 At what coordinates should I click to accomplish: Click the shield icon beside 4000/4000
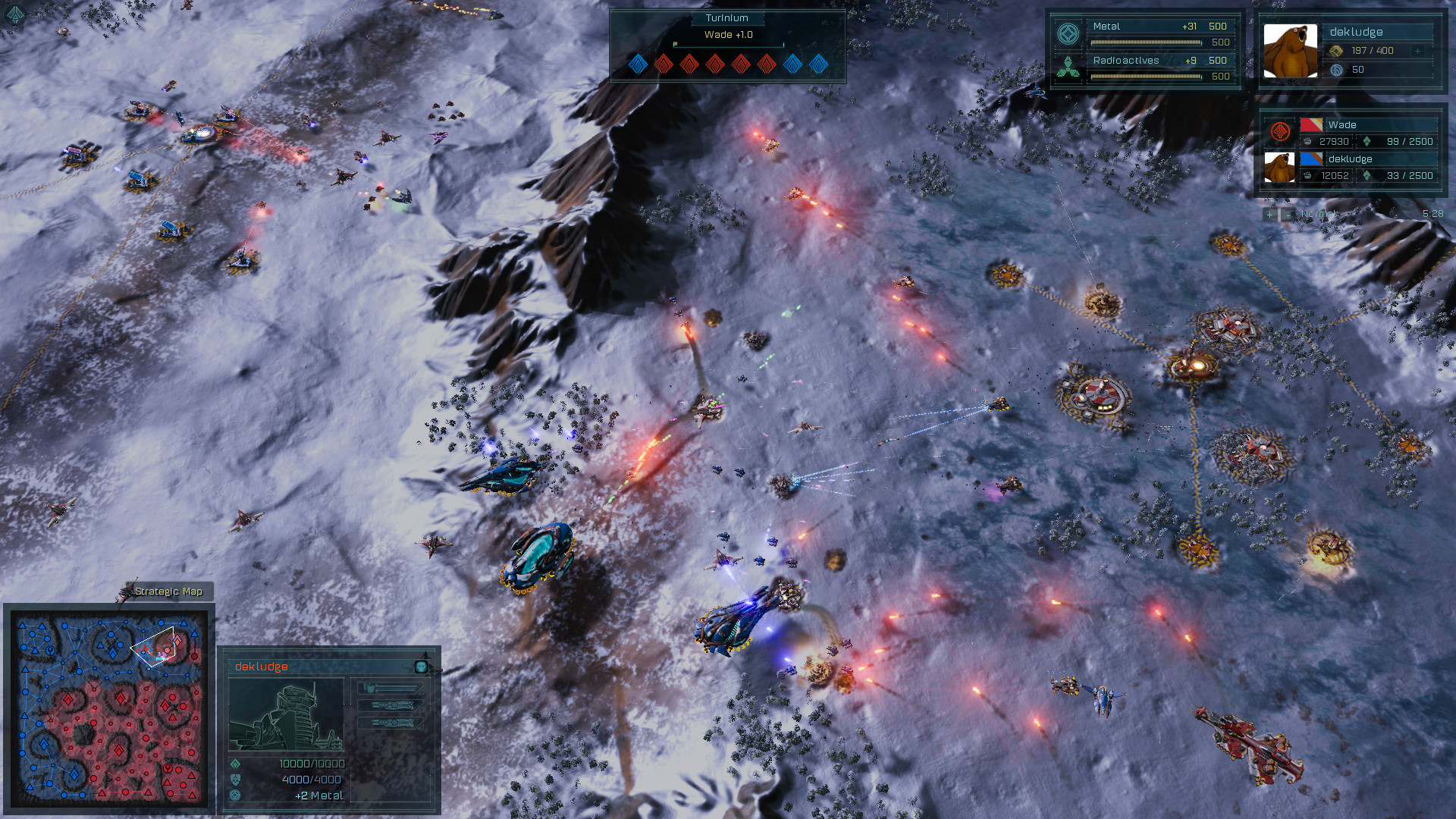pos(235,779)
